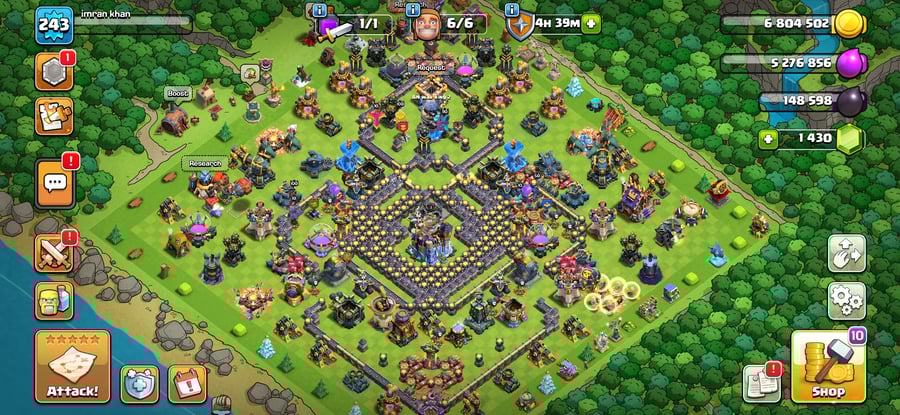
Task: Open the Settings gear button
Action: tap(846, 298)
